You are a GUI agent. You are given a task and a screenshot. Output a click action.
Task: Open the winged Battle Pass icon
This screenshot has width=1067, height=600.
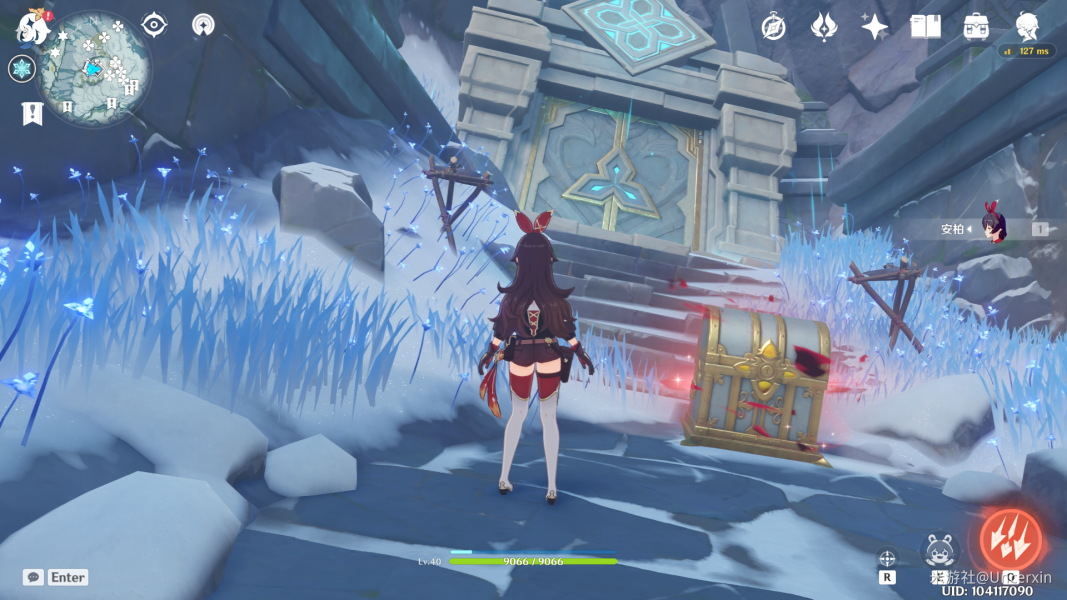tap(823, 27)
